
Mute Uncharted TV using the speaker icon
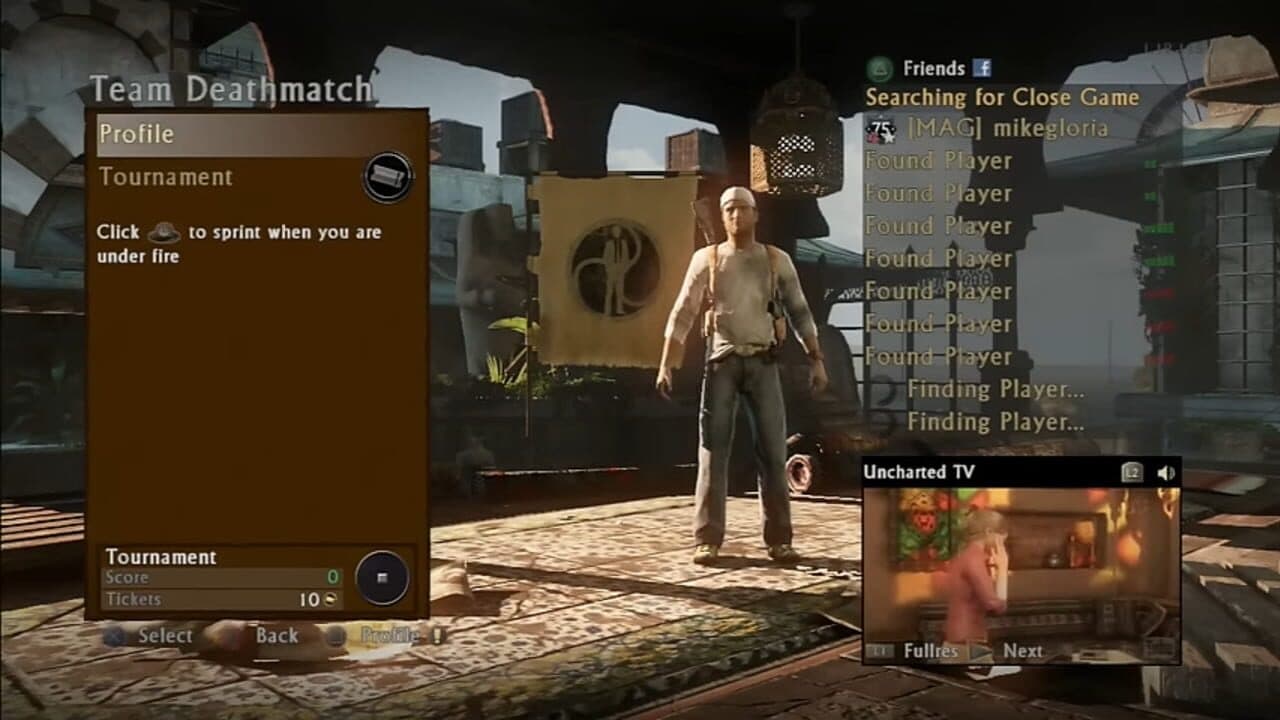point(1166,472)
